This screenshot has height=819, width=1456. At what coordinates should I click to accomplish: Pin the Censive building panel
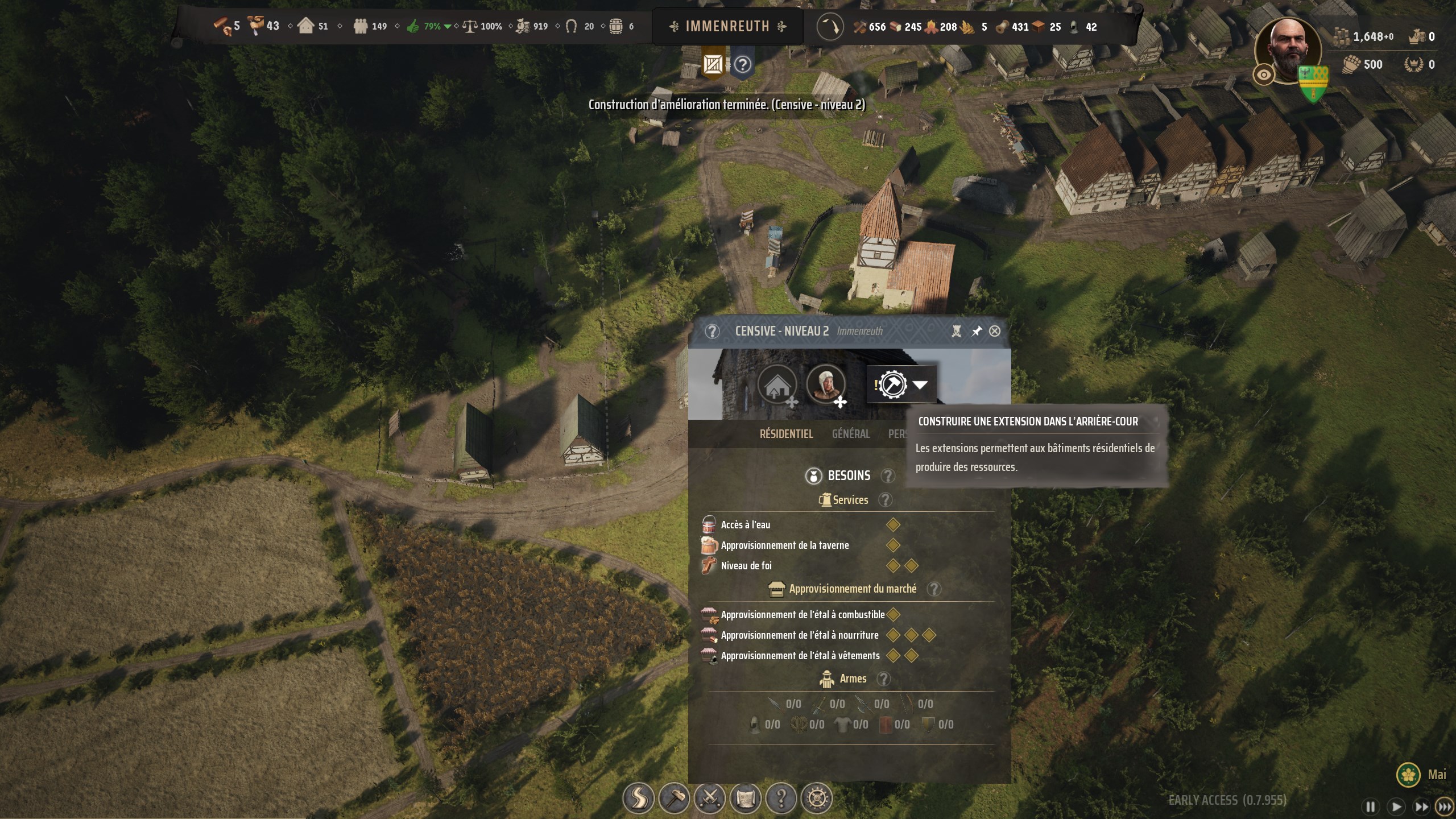pyautogui.click(x=977, y=331)
